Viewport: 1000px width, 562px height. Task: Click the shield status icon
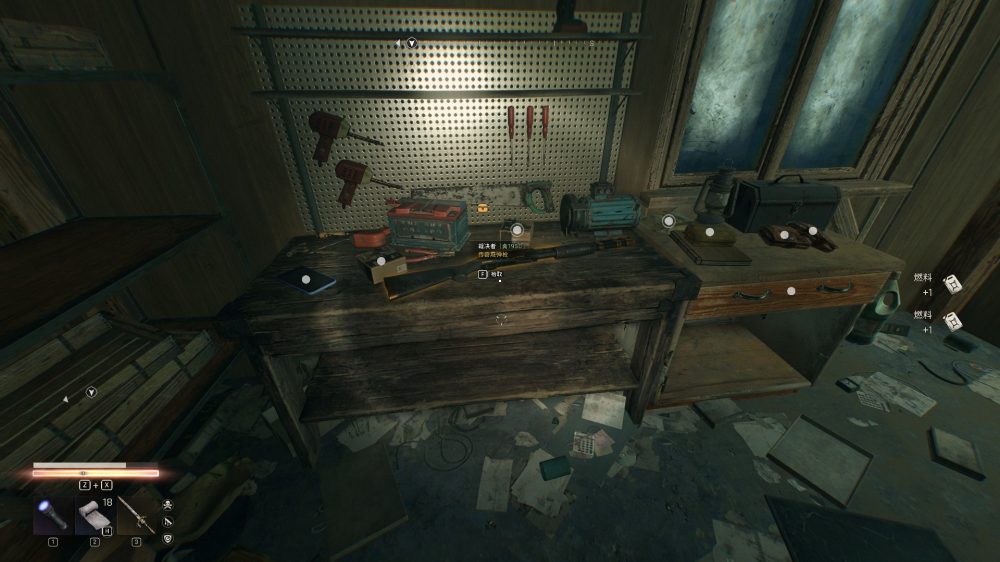pos(167,538)
